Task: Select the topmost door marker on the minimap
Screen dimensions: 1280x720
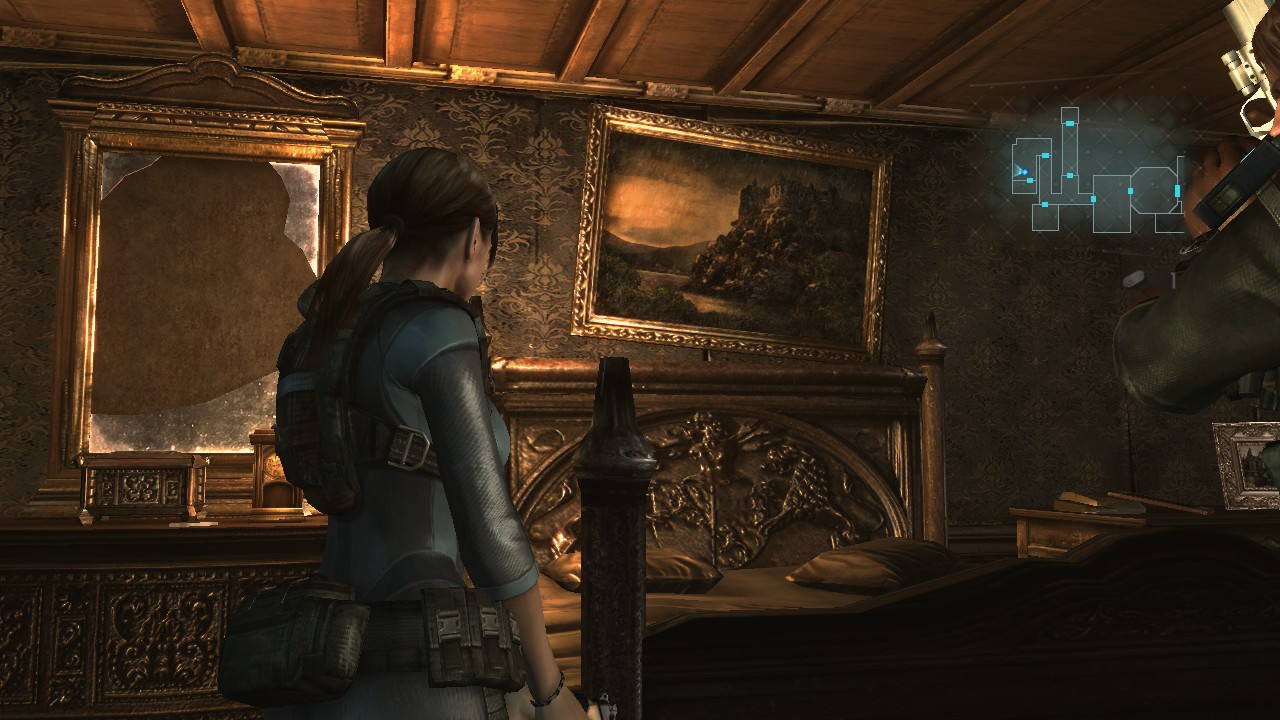Action: (1070, 123)
